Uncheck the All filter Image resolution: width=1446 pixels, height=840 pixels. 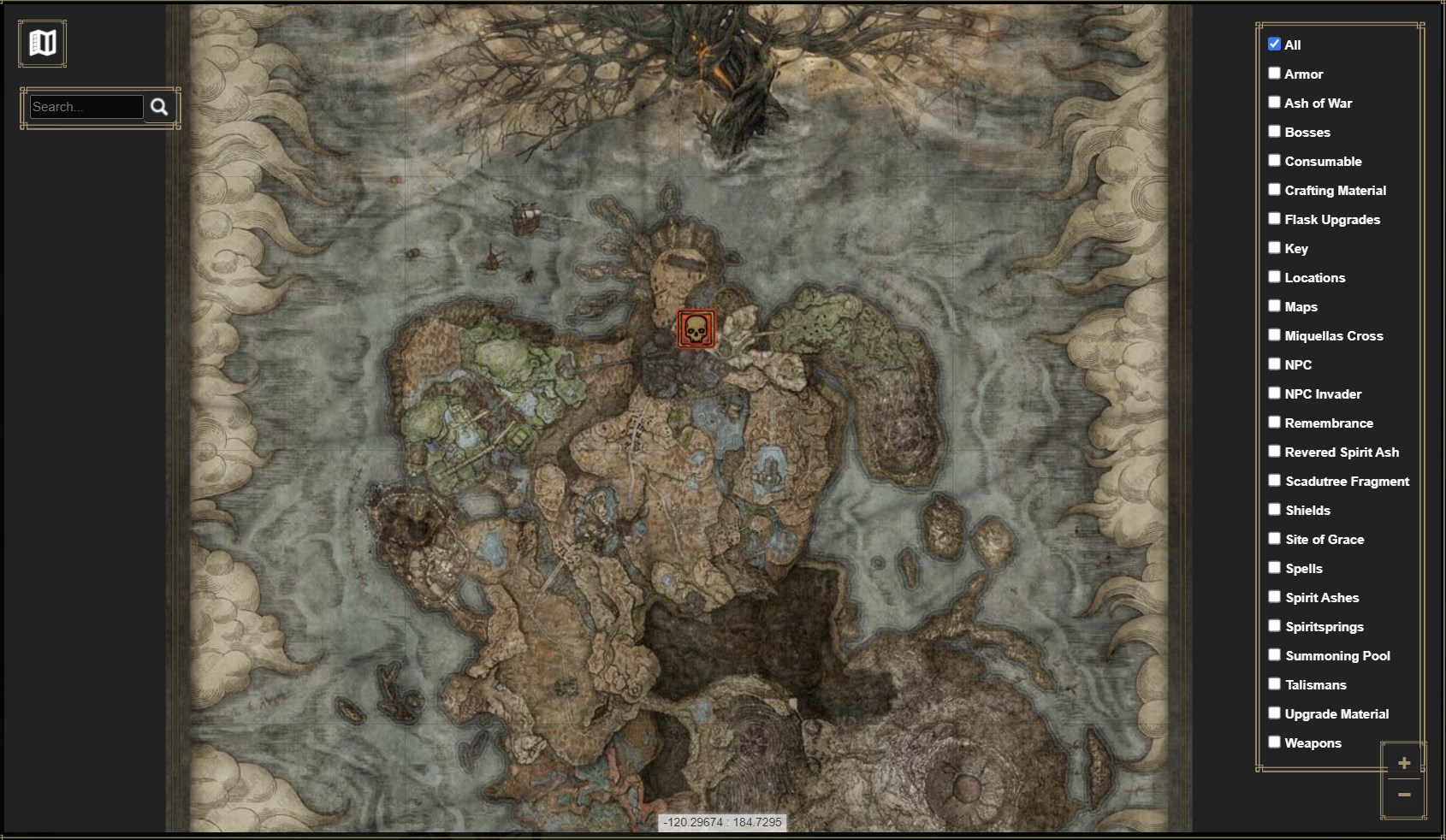coord(1274,44)
